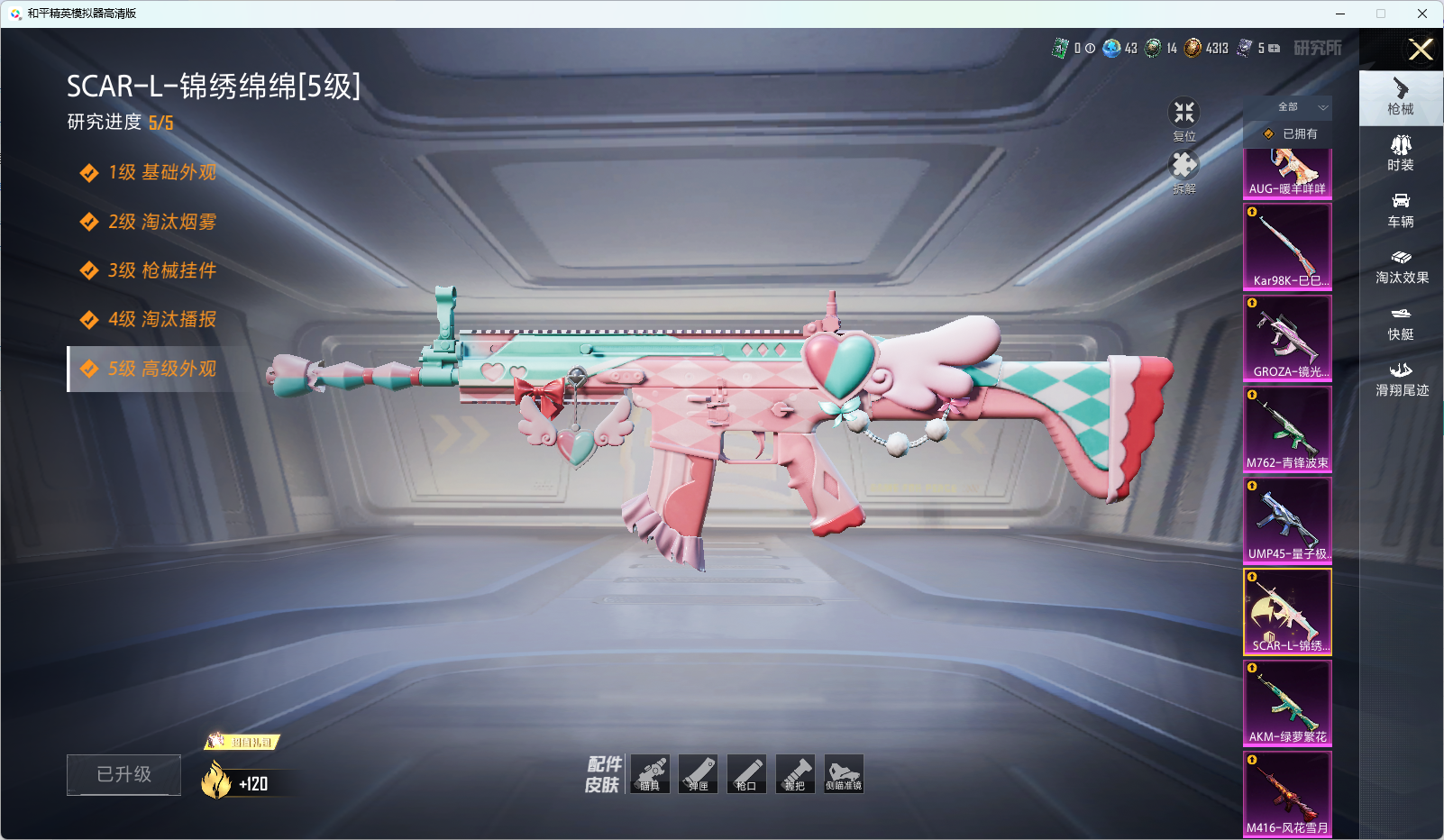The width and height of the screenshot is (1444, 840).
Task: Choose the M416-风花雪月 skin thumbnail
Action: (1287, 794)
